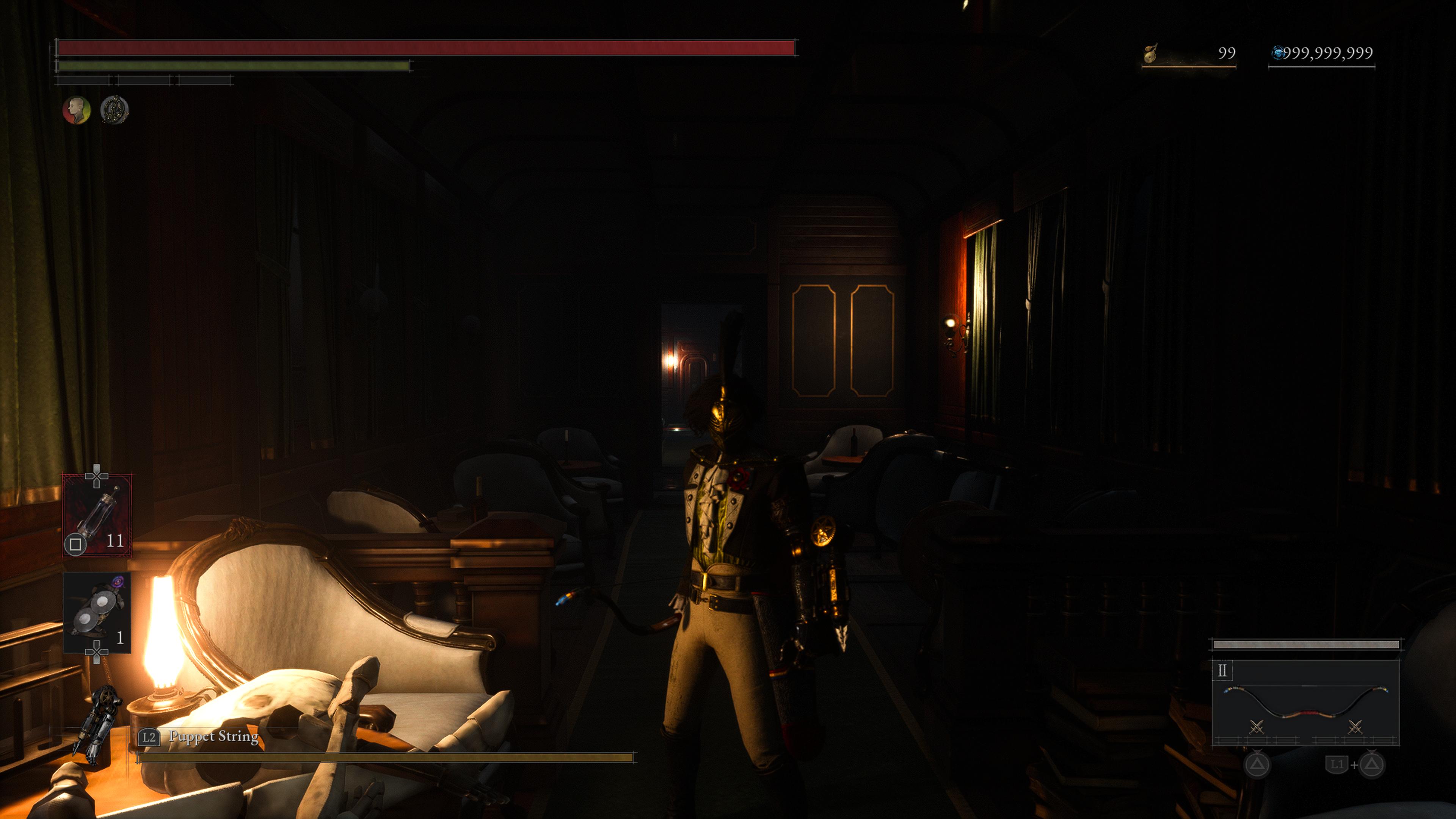The height and width of the screenshot is (819, 1456).
Task: Select the Pulse Cell healing item slot
Action: tap(97, 515)
